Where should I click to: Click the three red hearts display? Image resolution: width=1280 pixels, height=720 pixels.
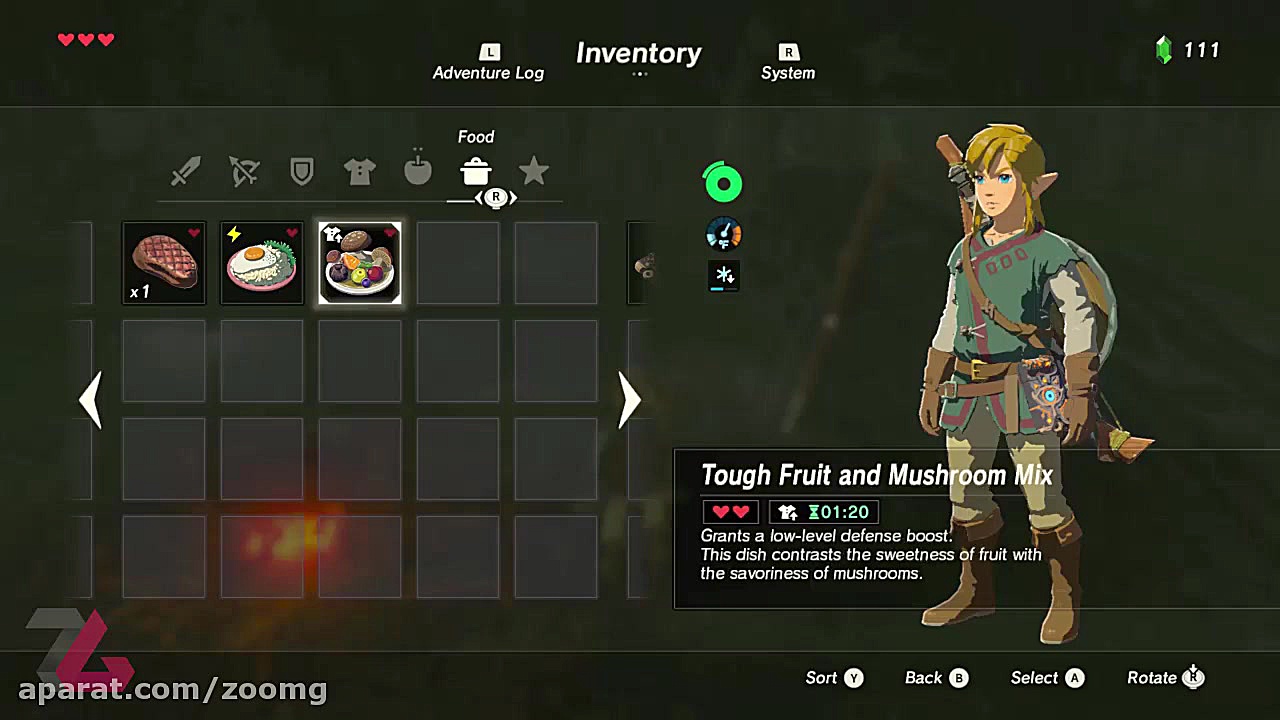tap(85, 40)
